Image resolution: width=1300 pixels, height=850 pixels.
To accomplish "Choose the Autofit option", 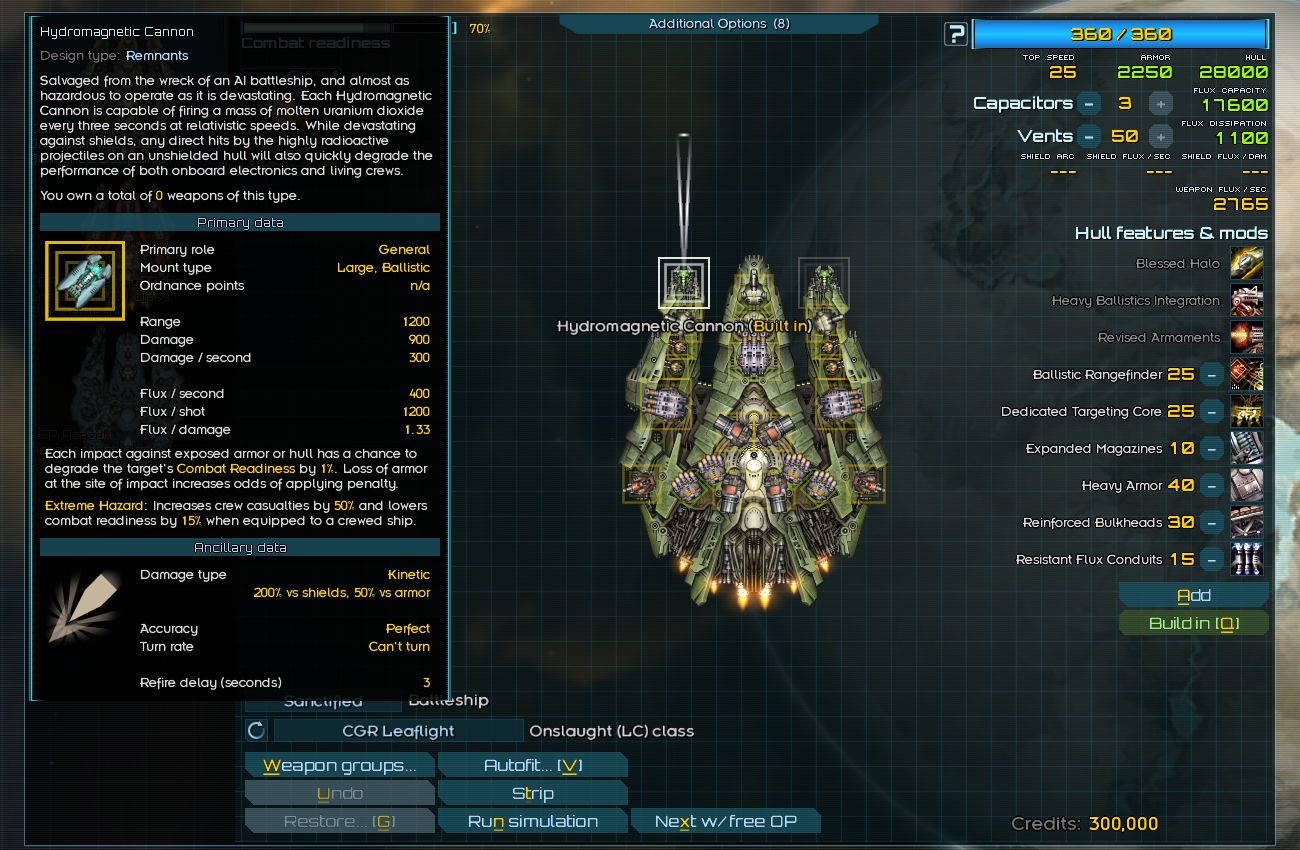I will [x=532, y=766].
